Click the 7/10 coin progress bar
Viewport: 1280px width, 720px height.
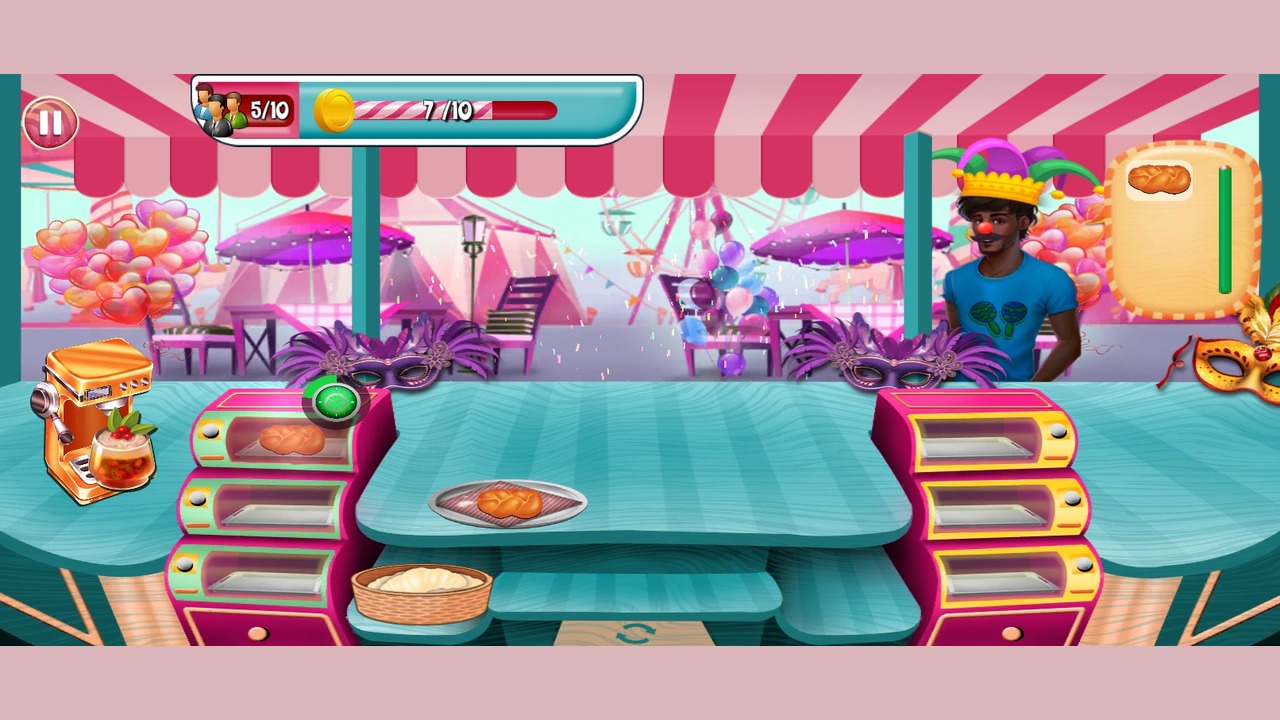445,112
